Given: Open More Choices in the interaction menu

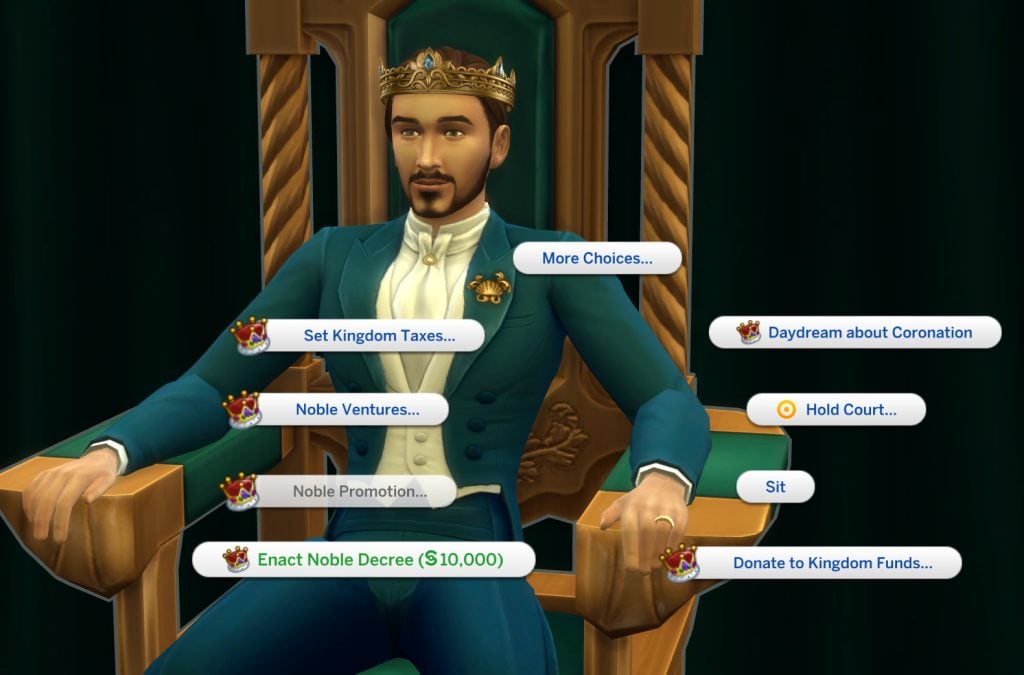Looking at the screenshot, I should click(597, 258).
